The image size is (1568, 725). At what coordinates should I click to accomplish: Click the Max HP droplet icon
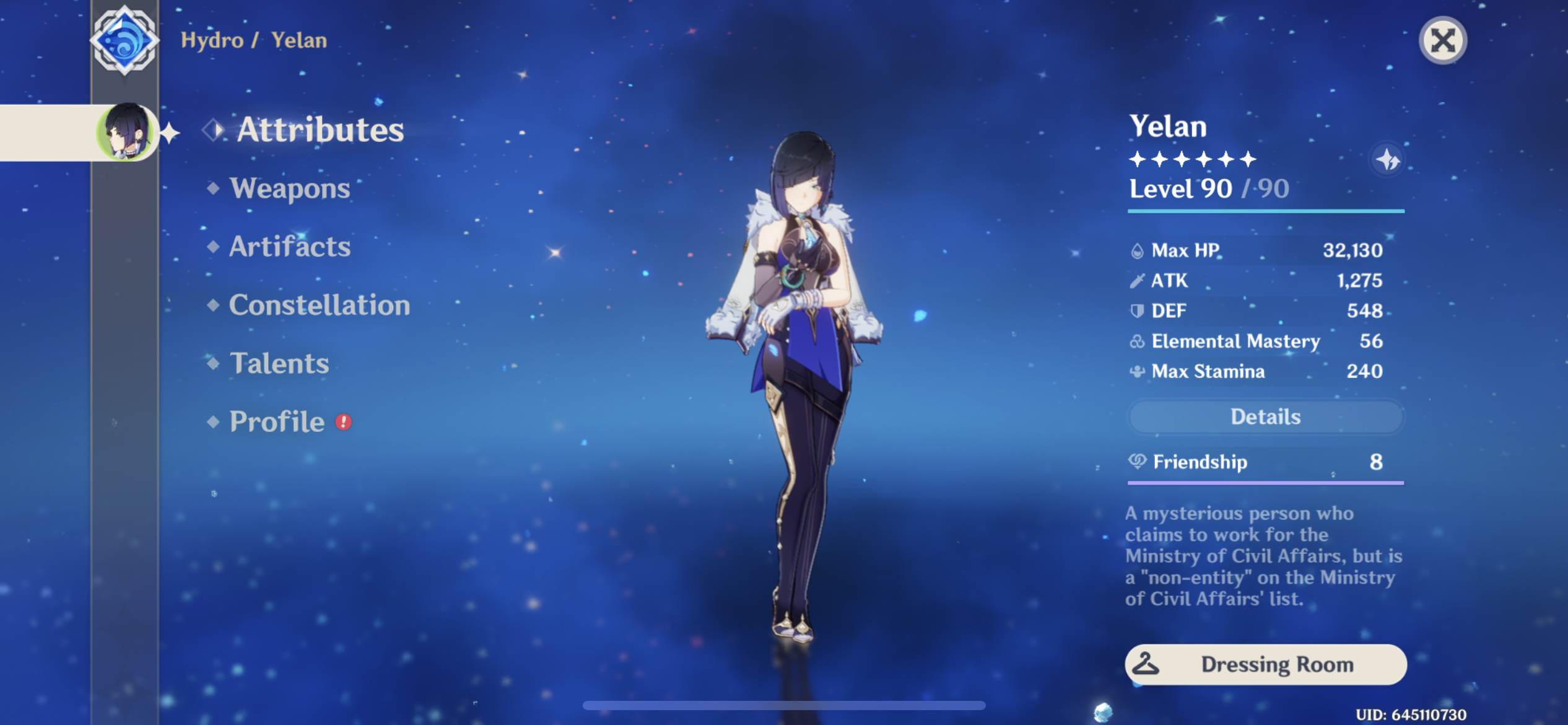point(1138,250)
